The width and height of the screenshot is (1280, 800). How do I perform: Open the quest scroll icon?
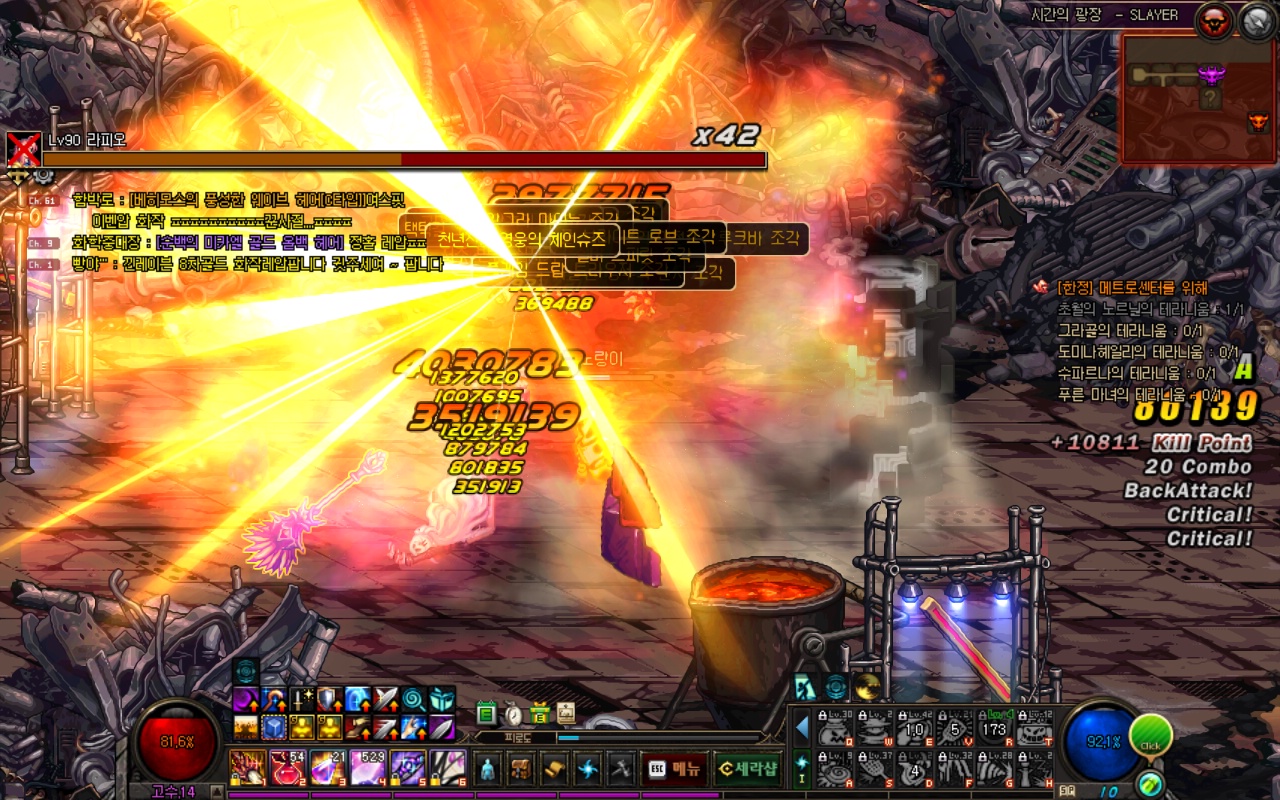[554, 768]
